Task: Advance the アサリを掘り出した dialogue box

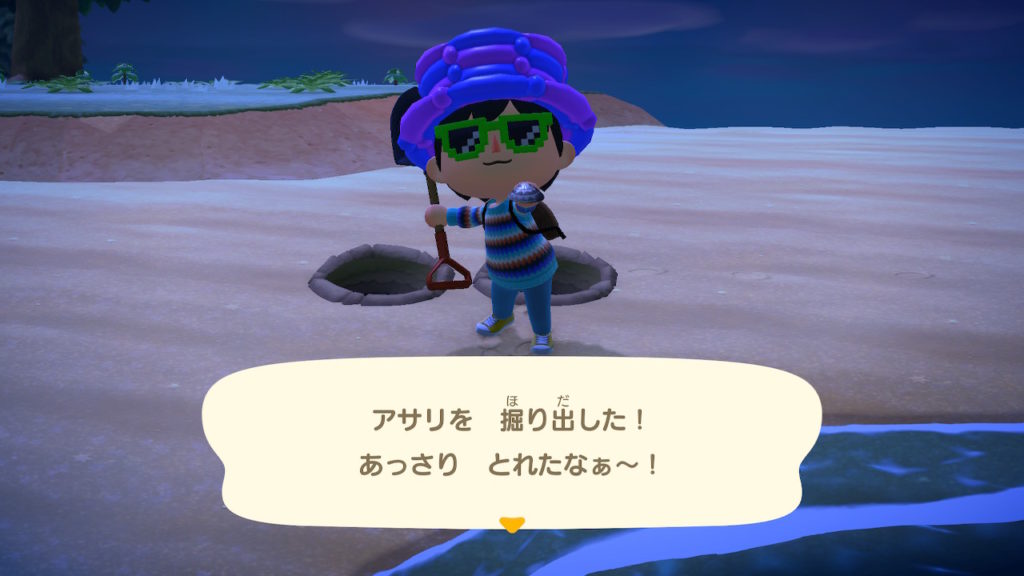Action: [x=512, y=441]
